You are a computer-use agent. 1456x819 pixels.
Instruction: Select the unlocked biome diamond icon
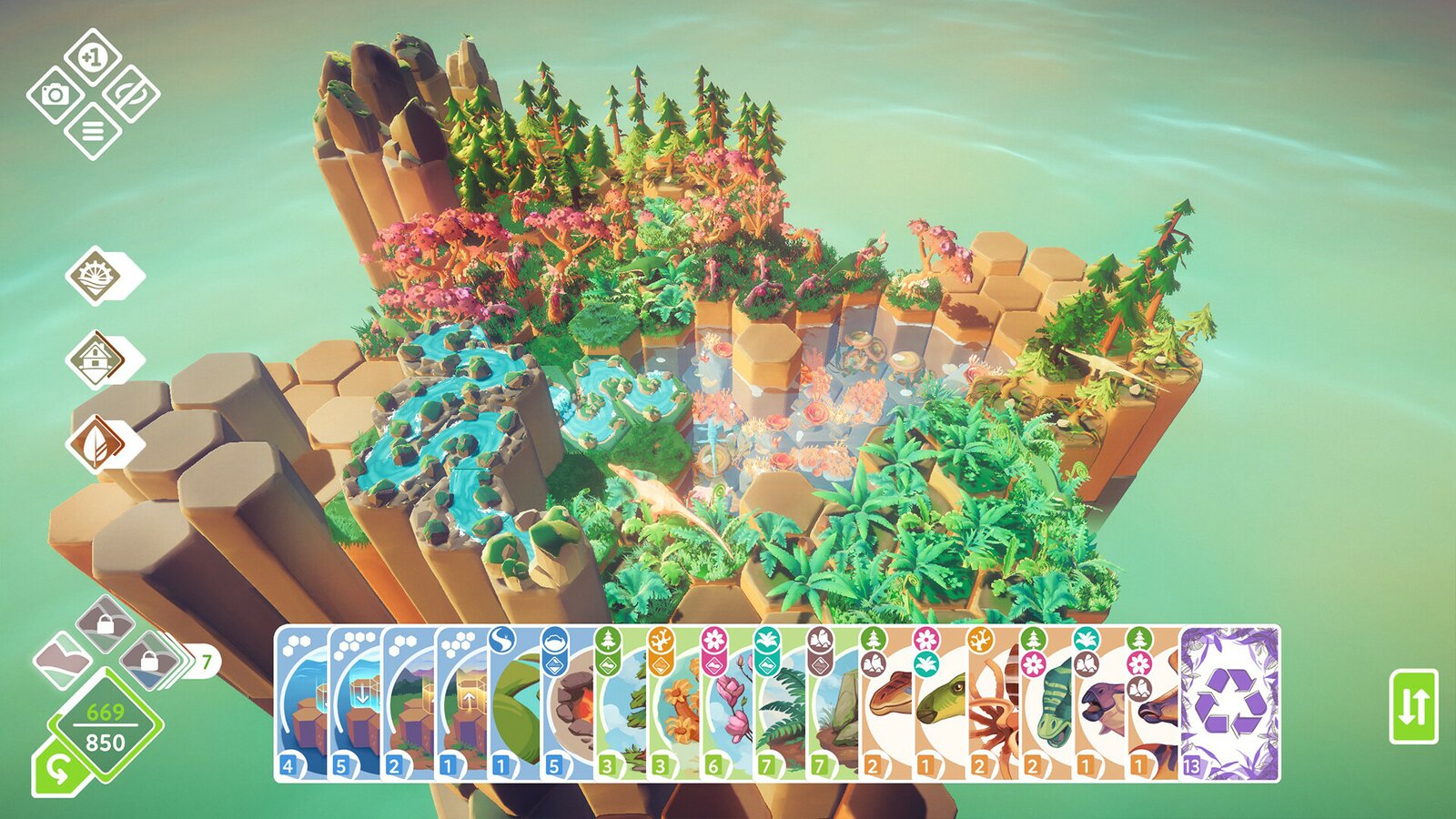pyautogui.click(x=61, y=660)
